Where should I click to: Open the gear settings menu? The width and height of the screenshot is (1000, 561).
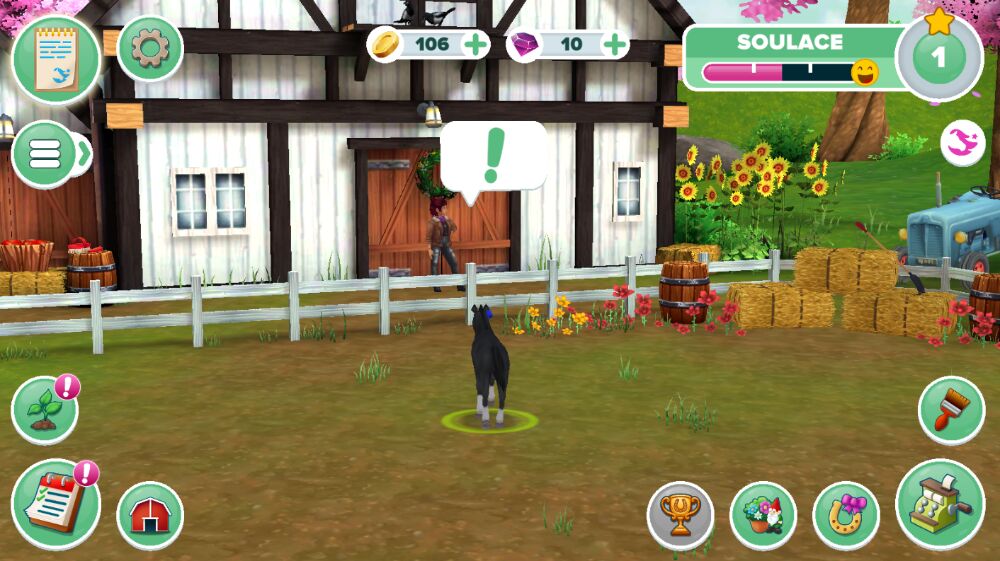click(x=150, y=49)
